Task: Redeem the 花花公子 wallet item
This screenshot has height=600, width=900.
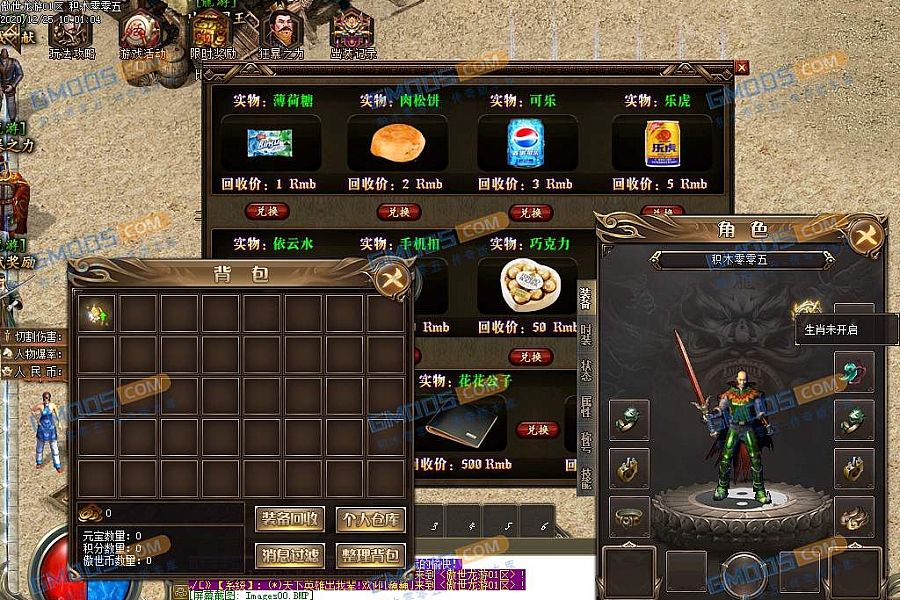Action: click(x=537, y=429)
